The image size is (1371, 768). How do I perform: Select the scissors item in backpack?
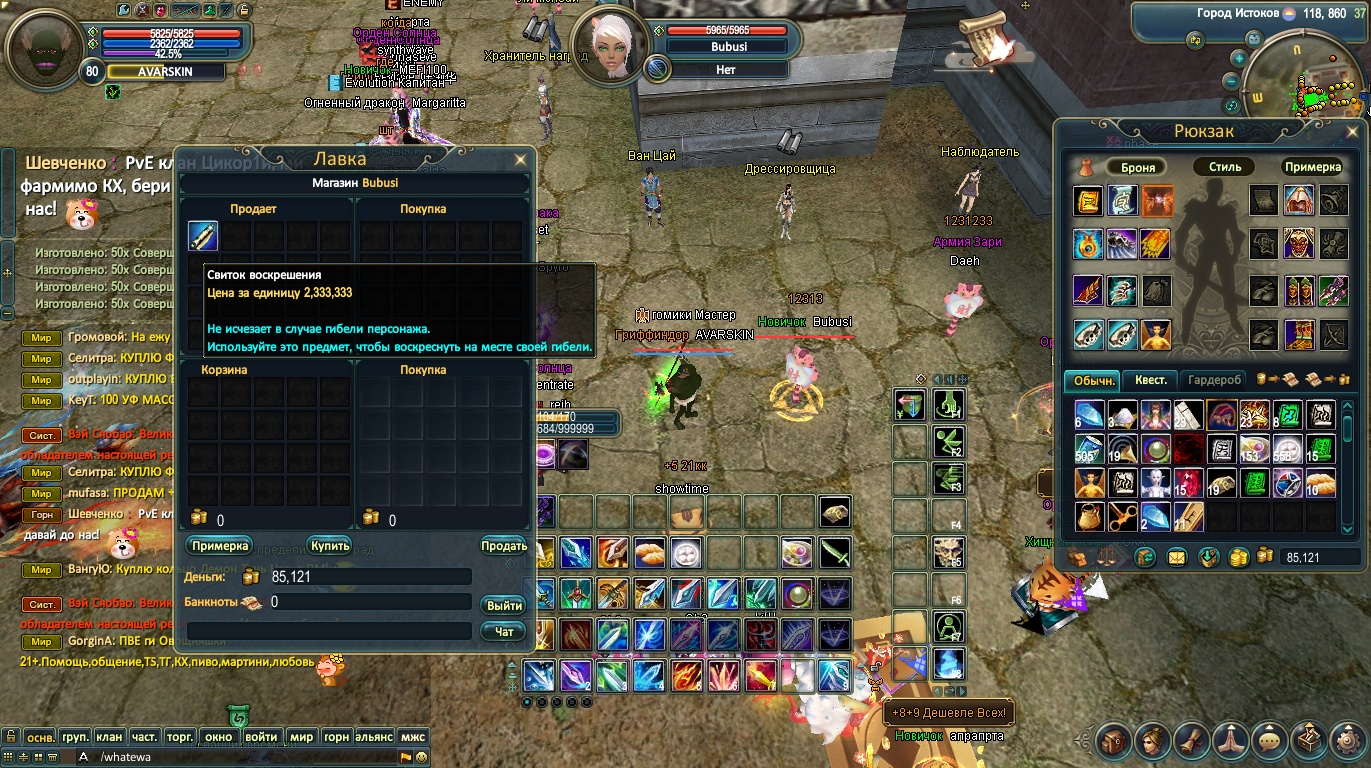tap(1124, 516)
